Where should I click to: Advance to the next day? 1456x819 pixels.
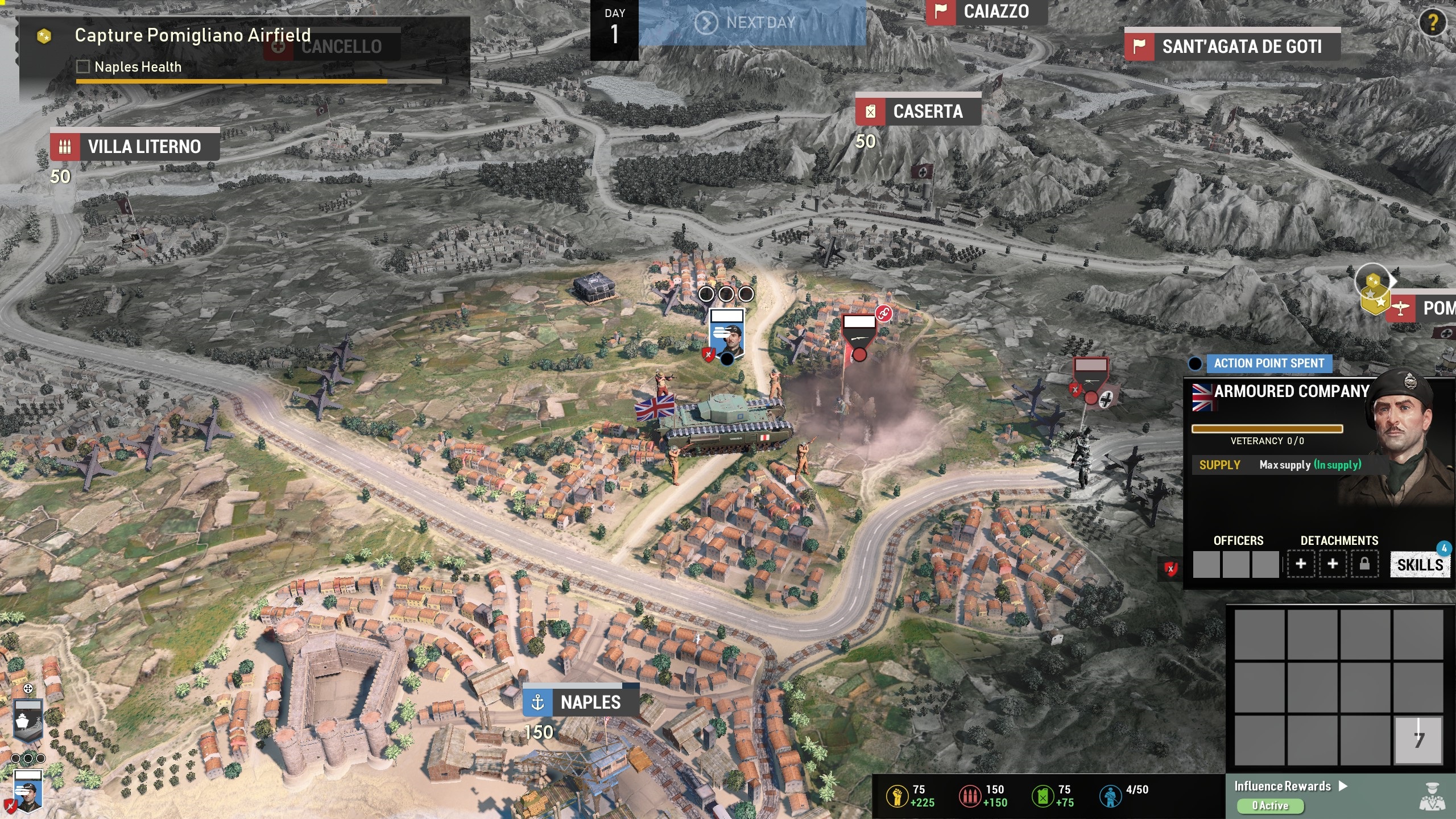752,23
